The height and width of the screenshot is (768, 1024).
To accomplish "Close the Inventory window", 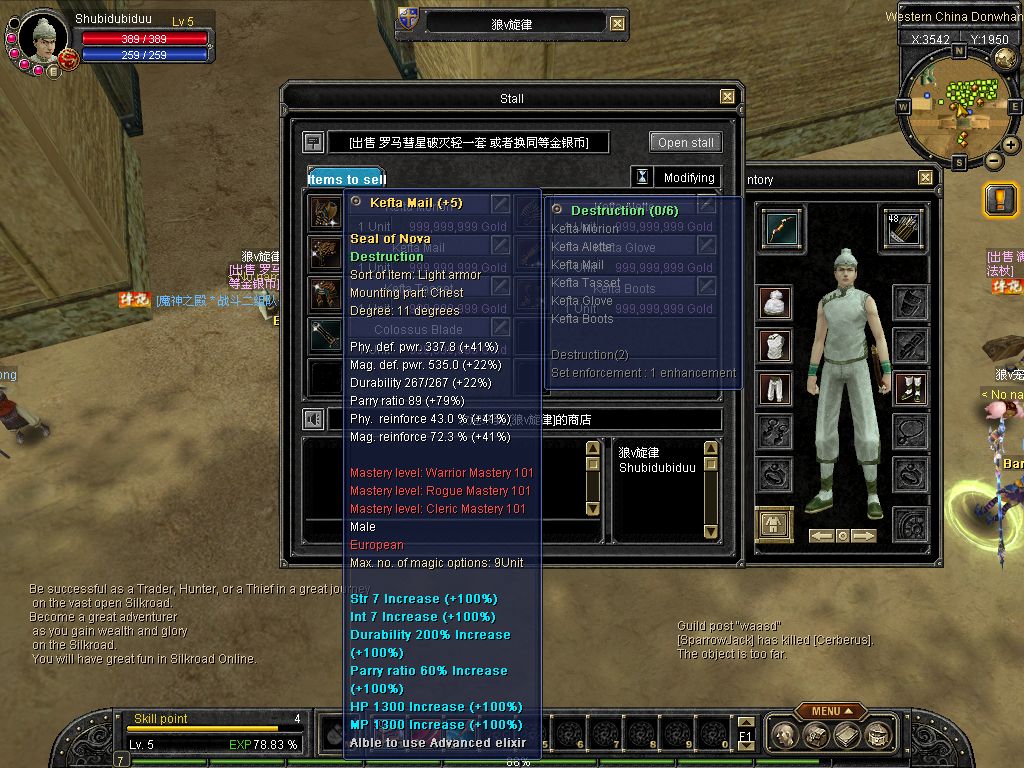I will (925, 178).
